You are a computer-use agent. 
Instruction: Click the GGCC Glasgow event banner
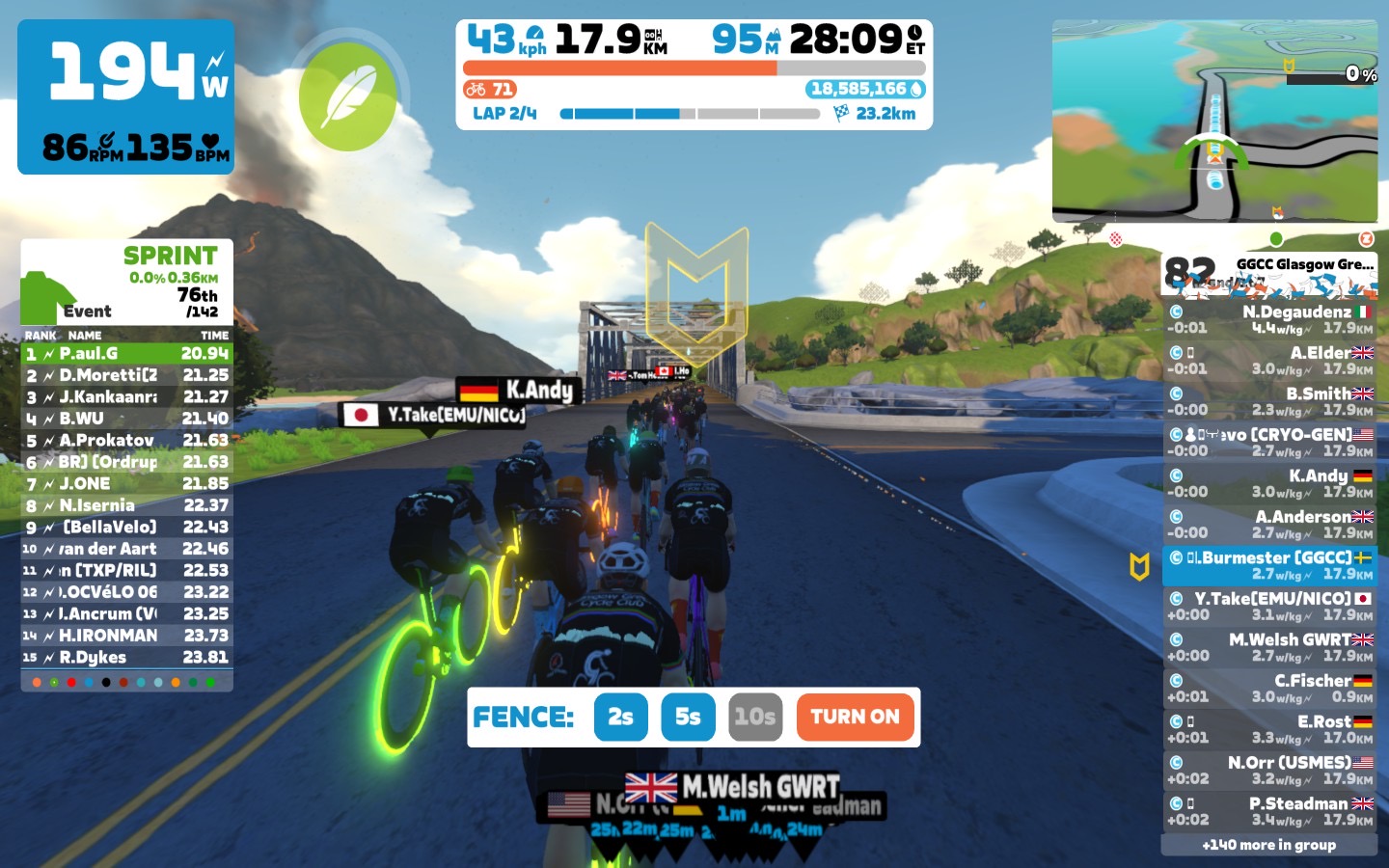point(1268,275)
